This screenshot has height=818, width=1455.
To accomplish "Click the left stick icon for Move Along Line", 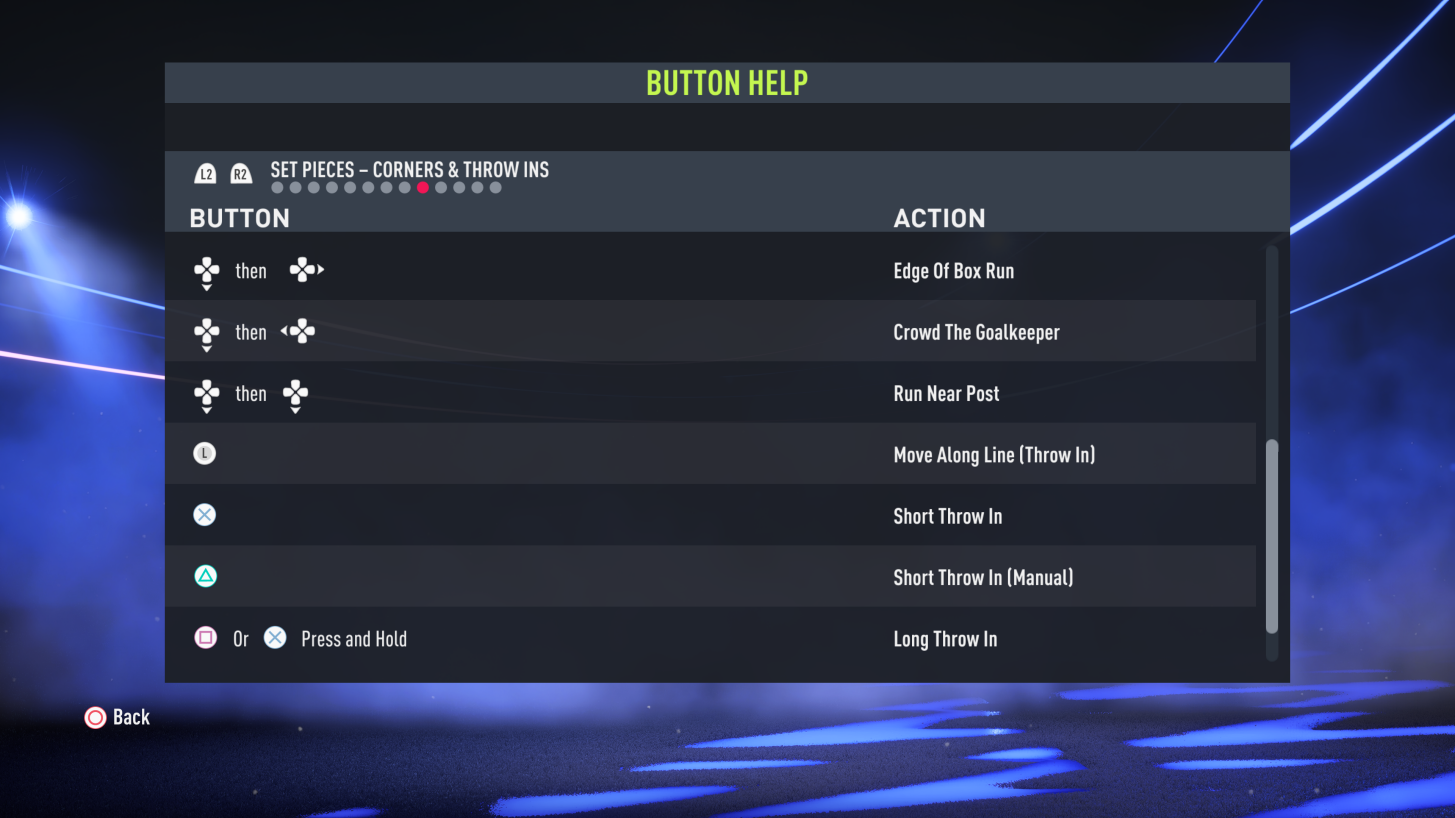I will (x=204, y=453).
